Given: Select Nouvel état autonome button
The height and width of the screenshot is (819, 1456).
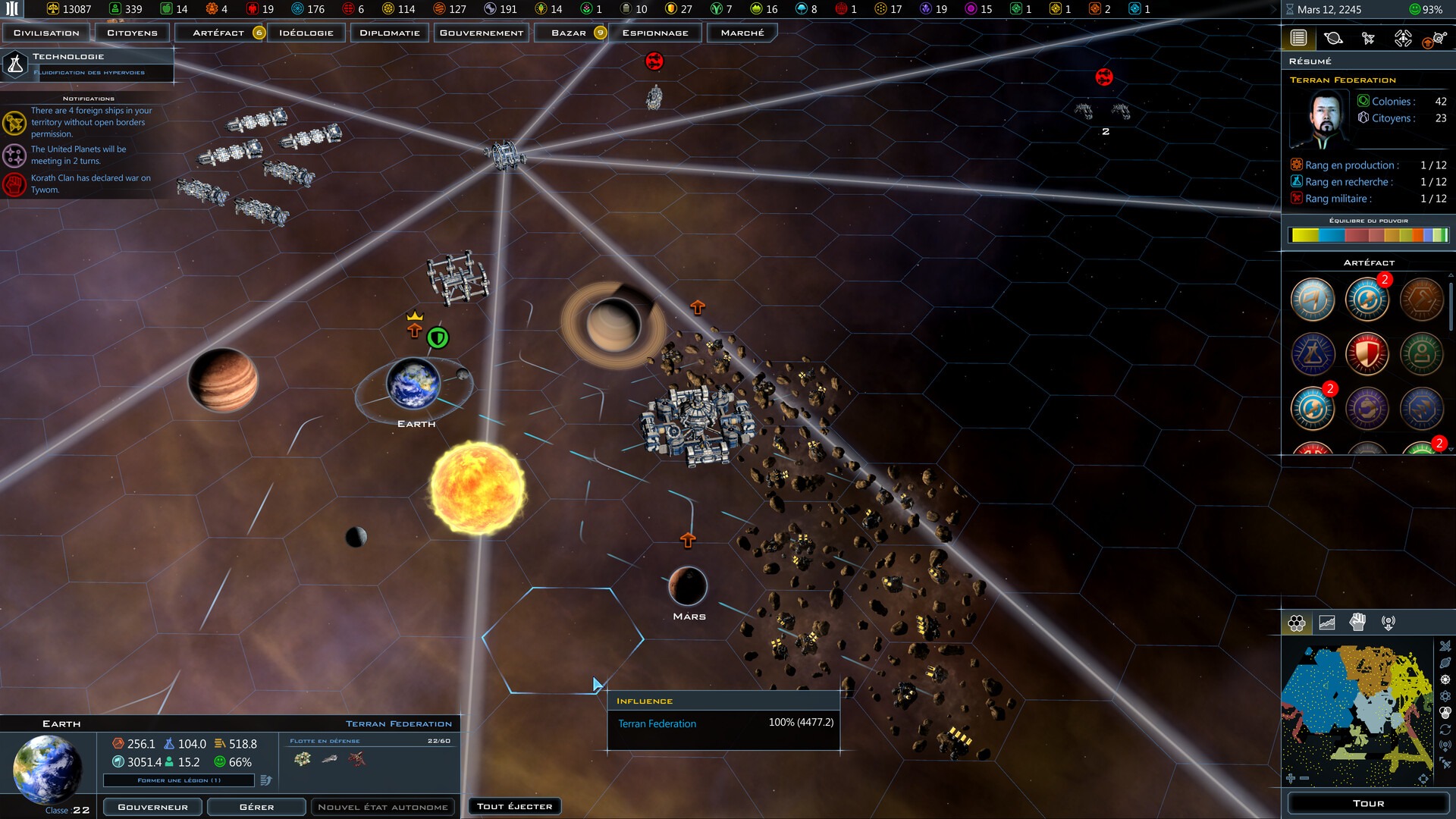Looking at the screenshot, I should tap(383, 807).
